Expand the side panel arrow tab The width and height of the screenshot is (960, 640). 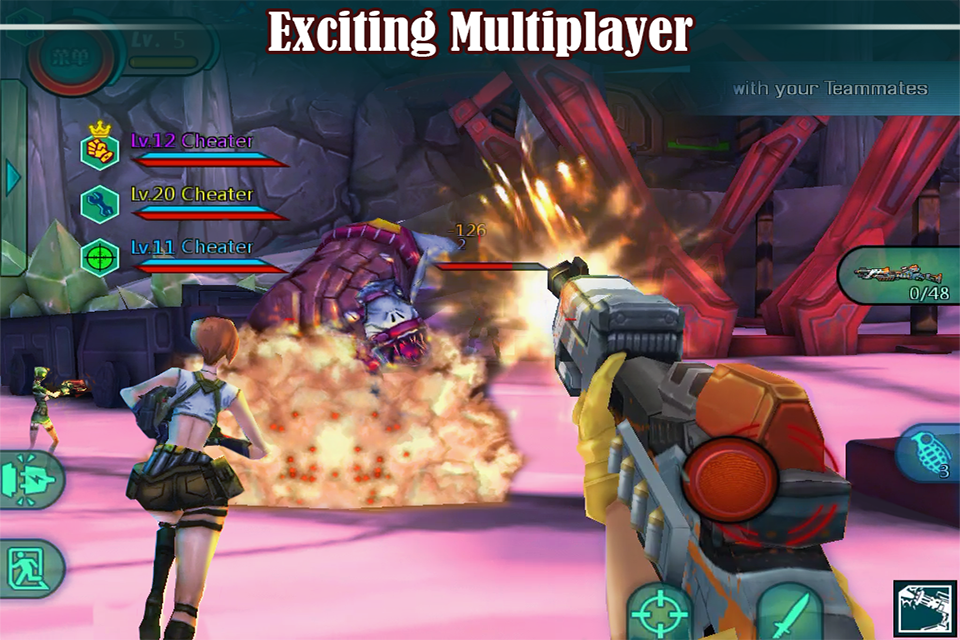click(x=13, y=178)
